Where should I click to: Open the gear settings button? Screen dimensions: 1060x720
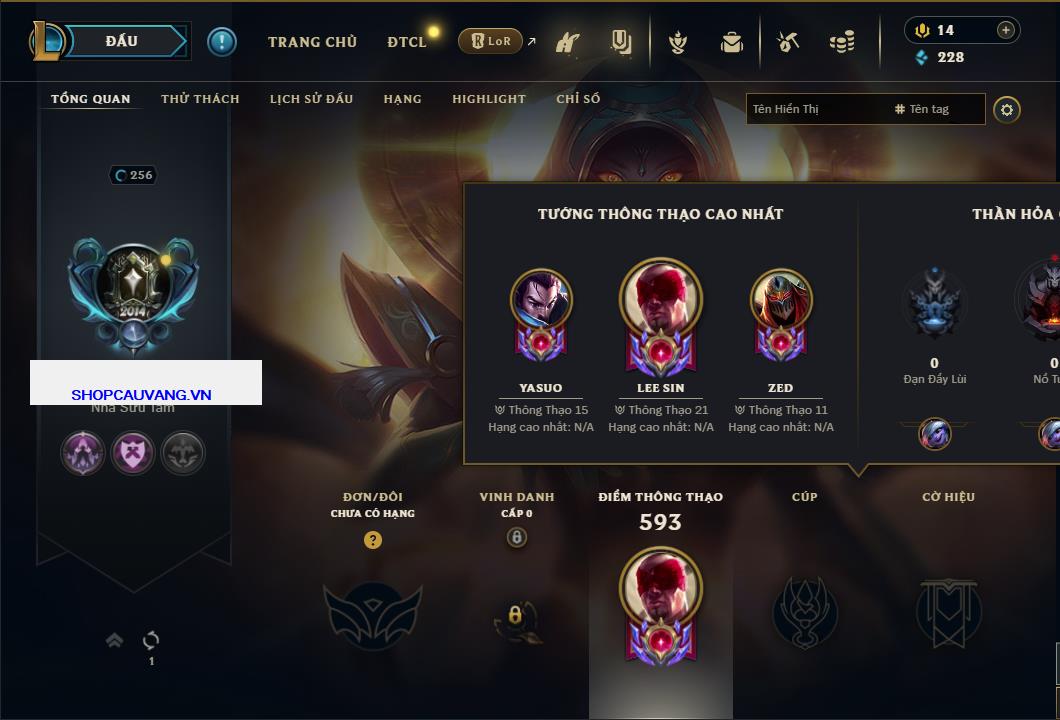pos(1007,109)
